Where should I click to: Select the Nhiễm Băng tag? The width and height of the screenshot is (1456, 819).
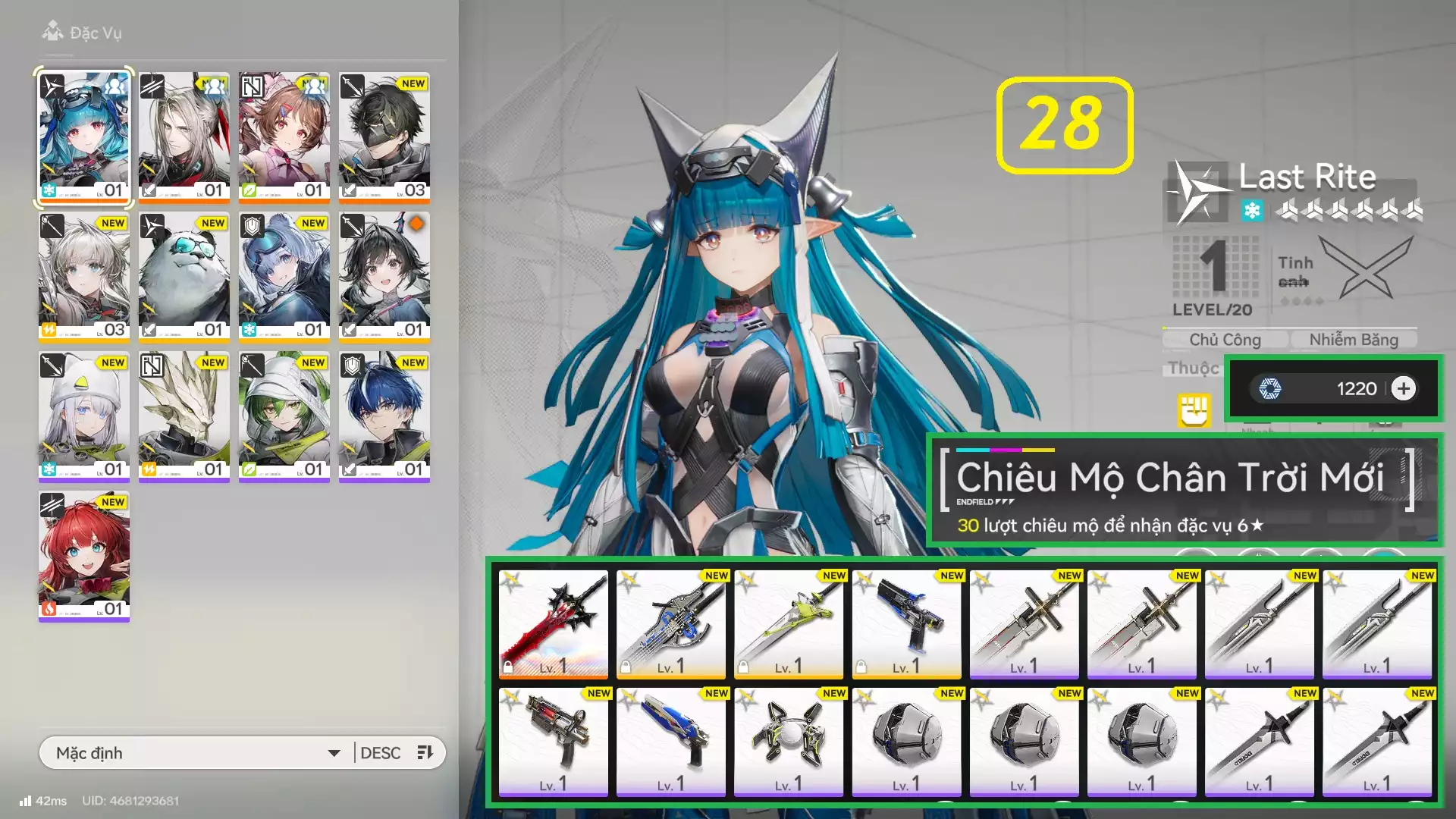click(1354, 339)
